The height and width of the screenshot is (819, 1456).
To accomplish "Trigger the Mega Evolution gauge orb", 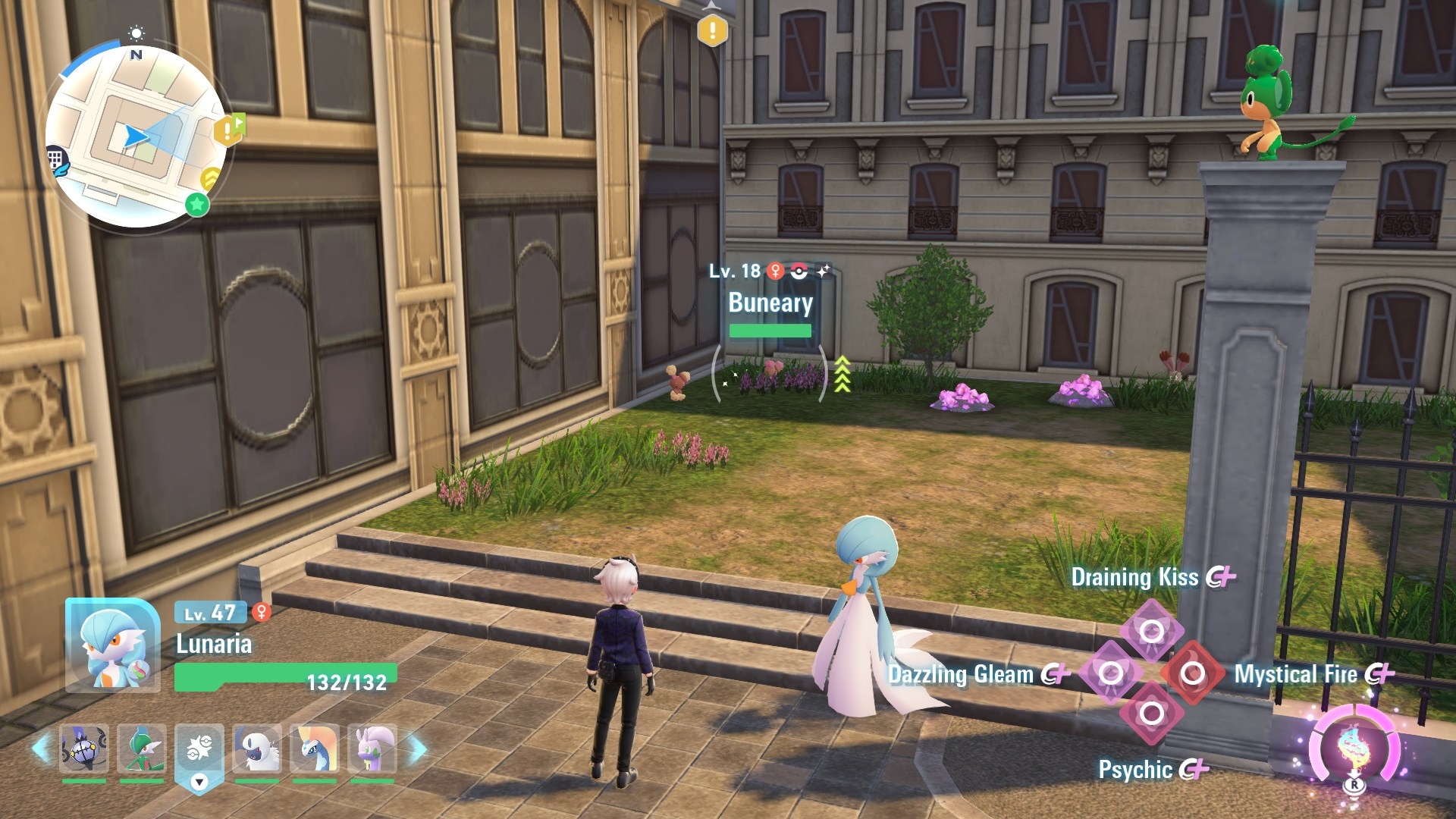I will point(1354,747).
